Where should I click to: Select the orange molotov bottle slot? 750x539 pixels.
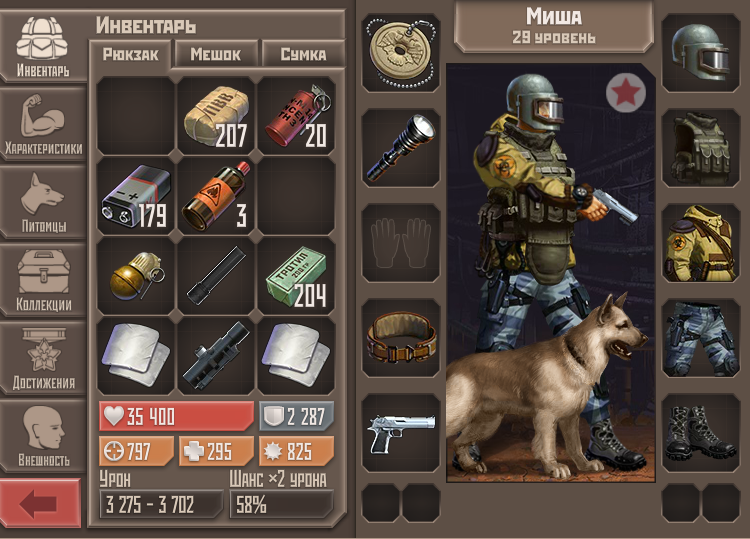tap(218, 195)
